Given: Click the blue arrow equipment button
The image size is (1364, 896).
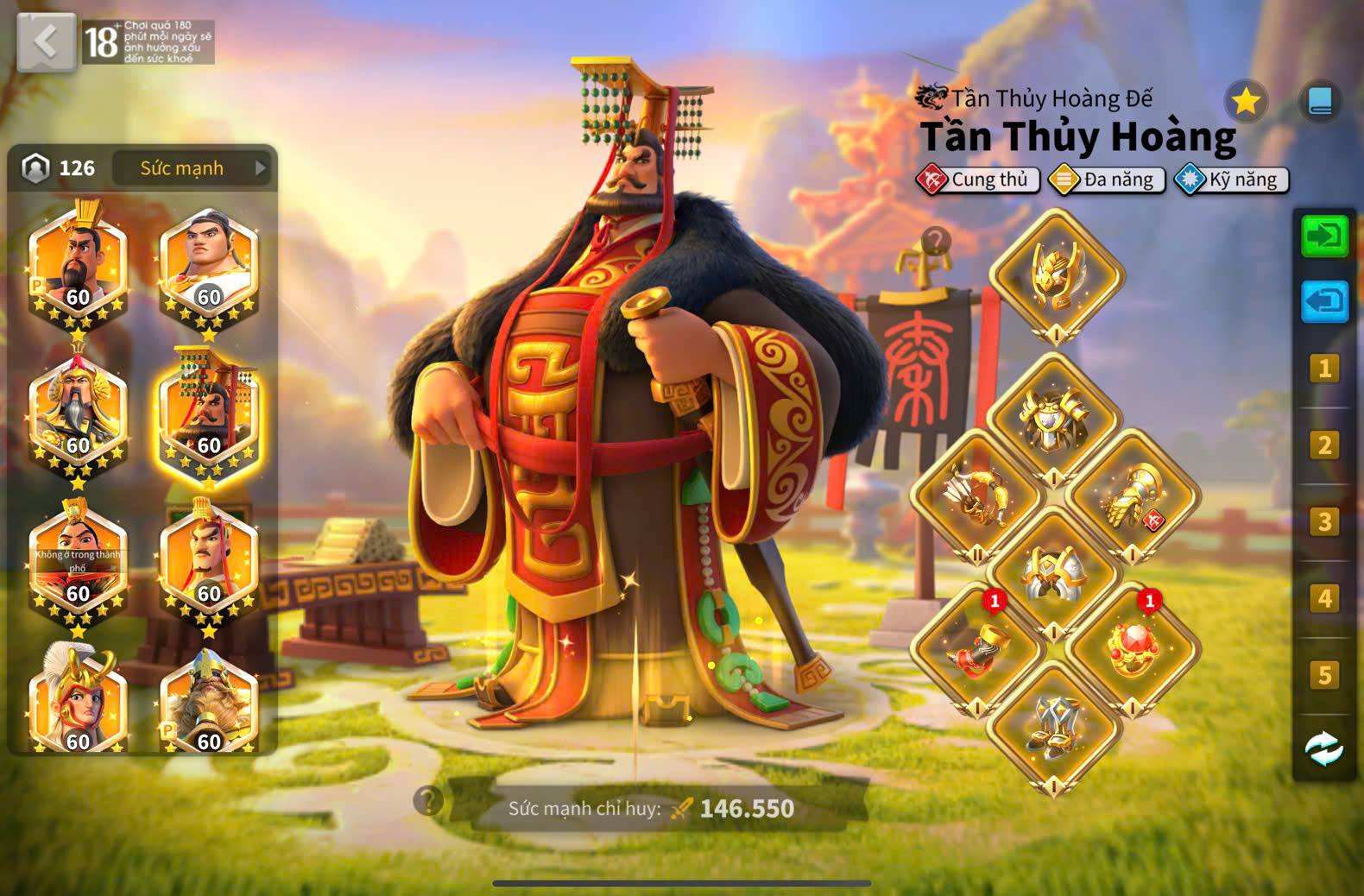Looking at the screenshot, I should click(x=1324, y=302).
